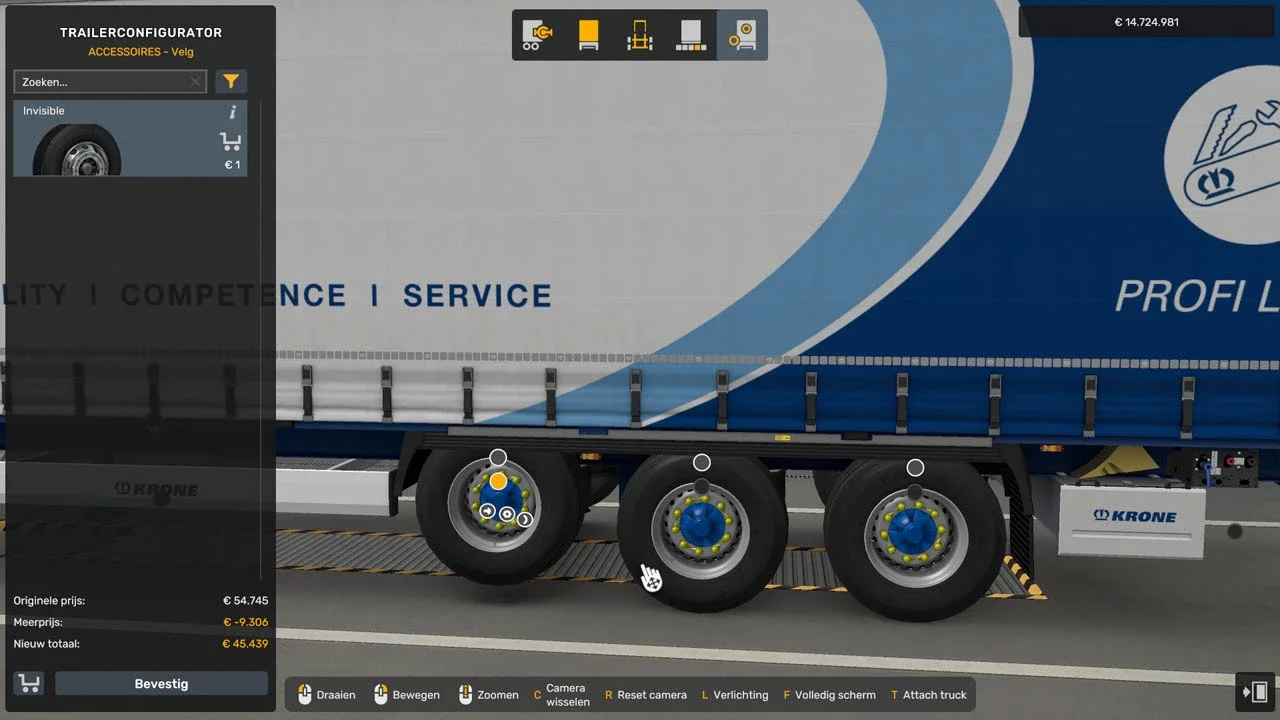The image size is (1280, 720).
Task: Click Reset camera in the bottom bar
Action: tap(646, 694)
